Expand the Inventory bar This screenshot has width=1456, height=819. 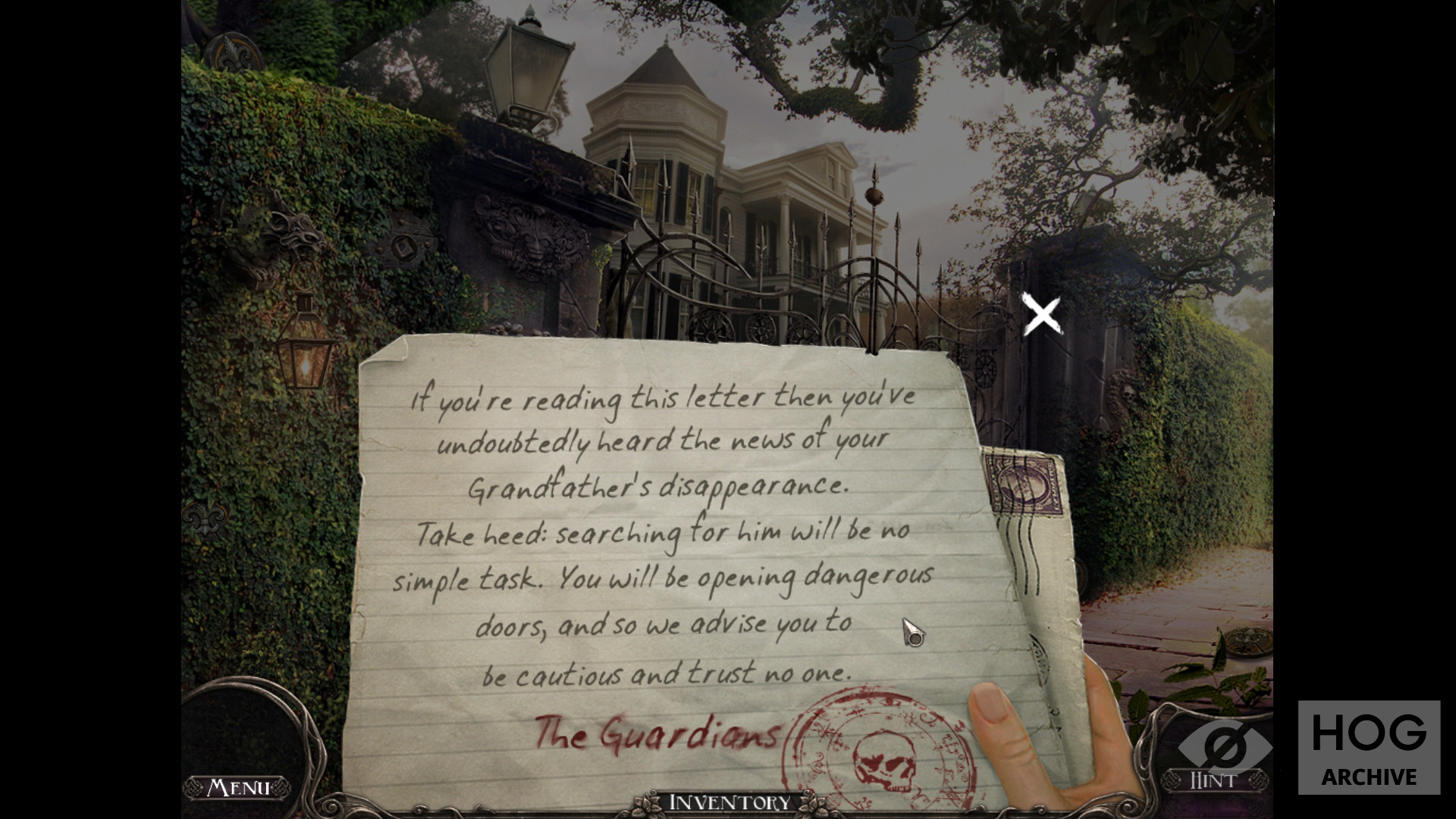pos(729,802)
